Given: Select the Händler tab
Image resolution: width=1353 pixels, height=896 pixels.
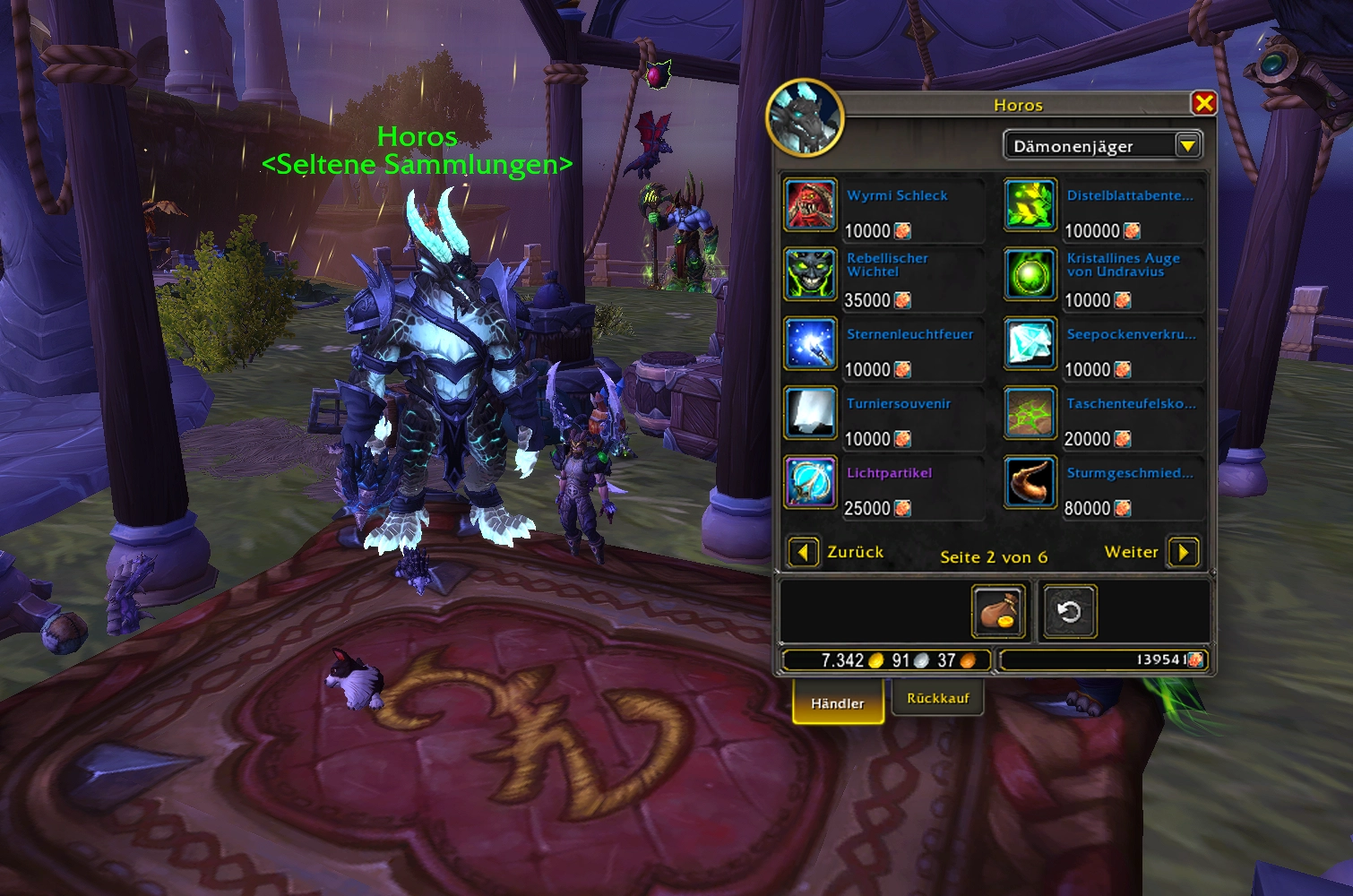Looking at the screenshot, I should [838, 703].
